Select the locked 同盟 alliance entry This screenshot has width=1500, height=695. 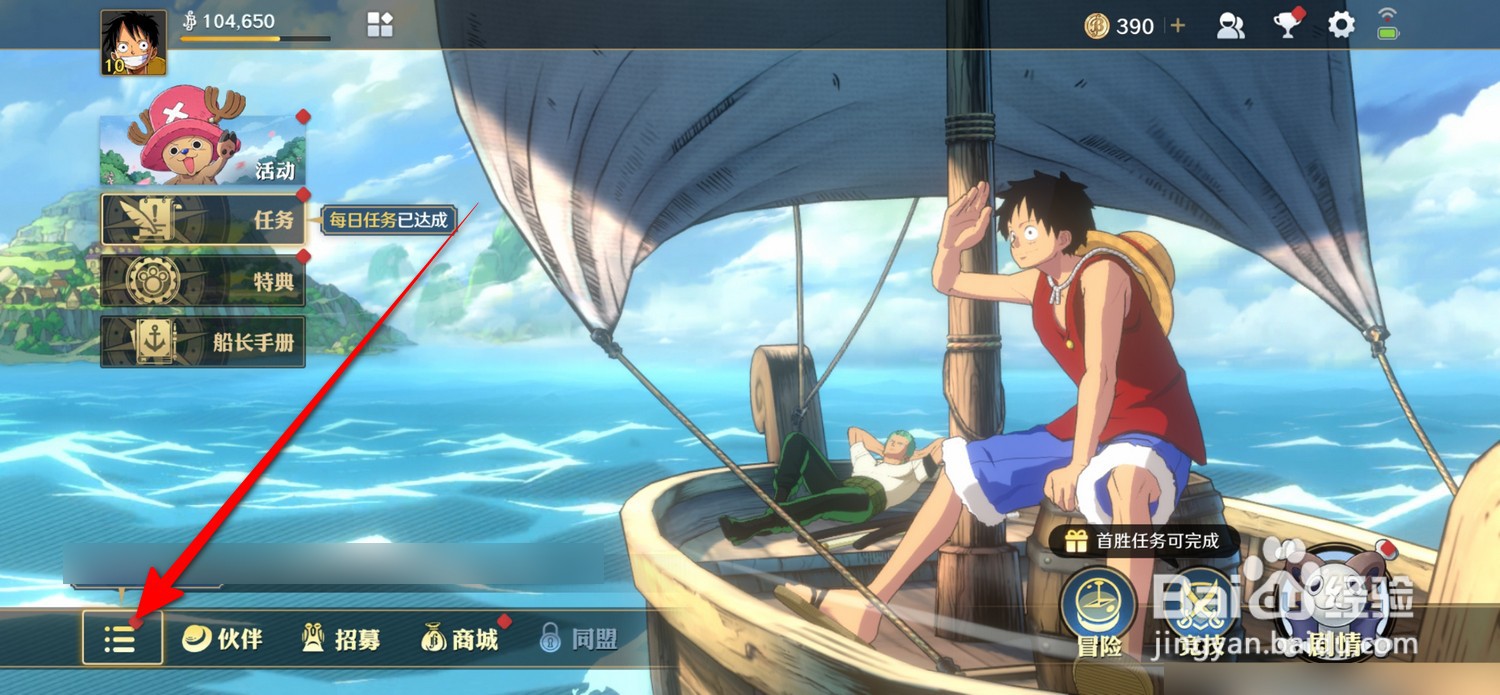coord(579,639)
